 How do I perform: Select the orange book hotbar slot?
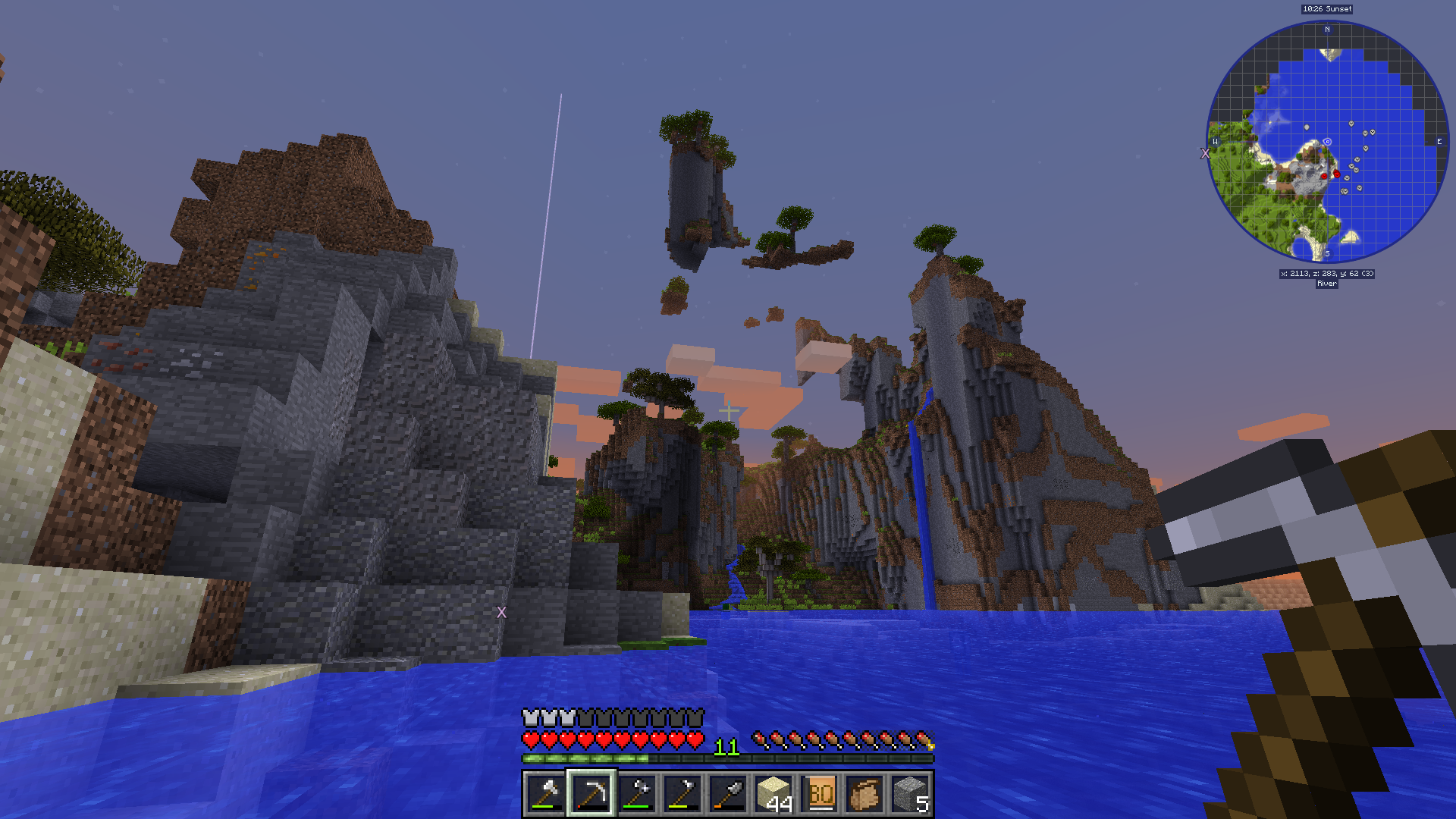(x=820, y=793)
